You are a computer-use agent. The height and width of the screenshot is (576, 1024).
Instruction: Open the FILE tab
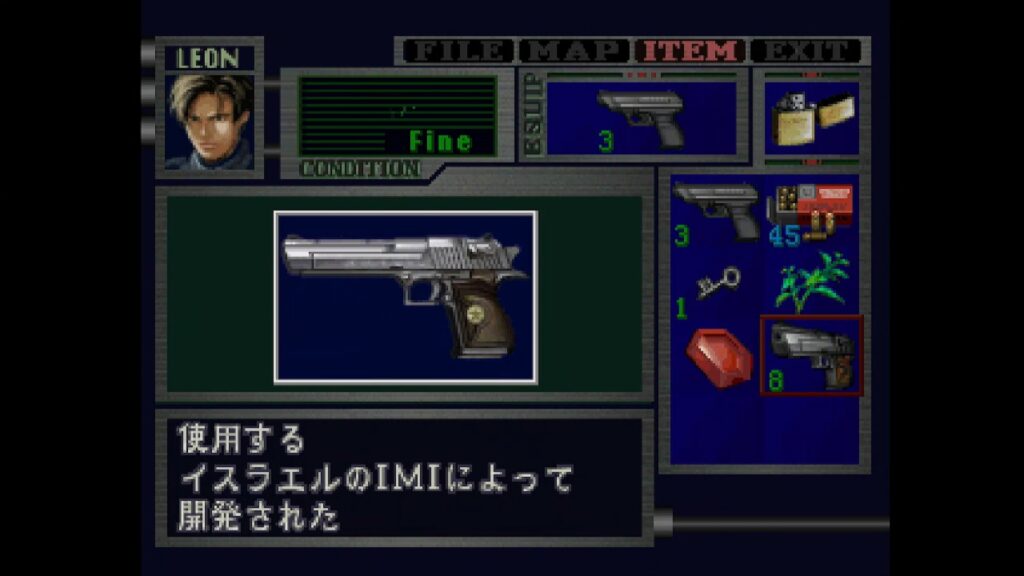(x=457, y=51)
